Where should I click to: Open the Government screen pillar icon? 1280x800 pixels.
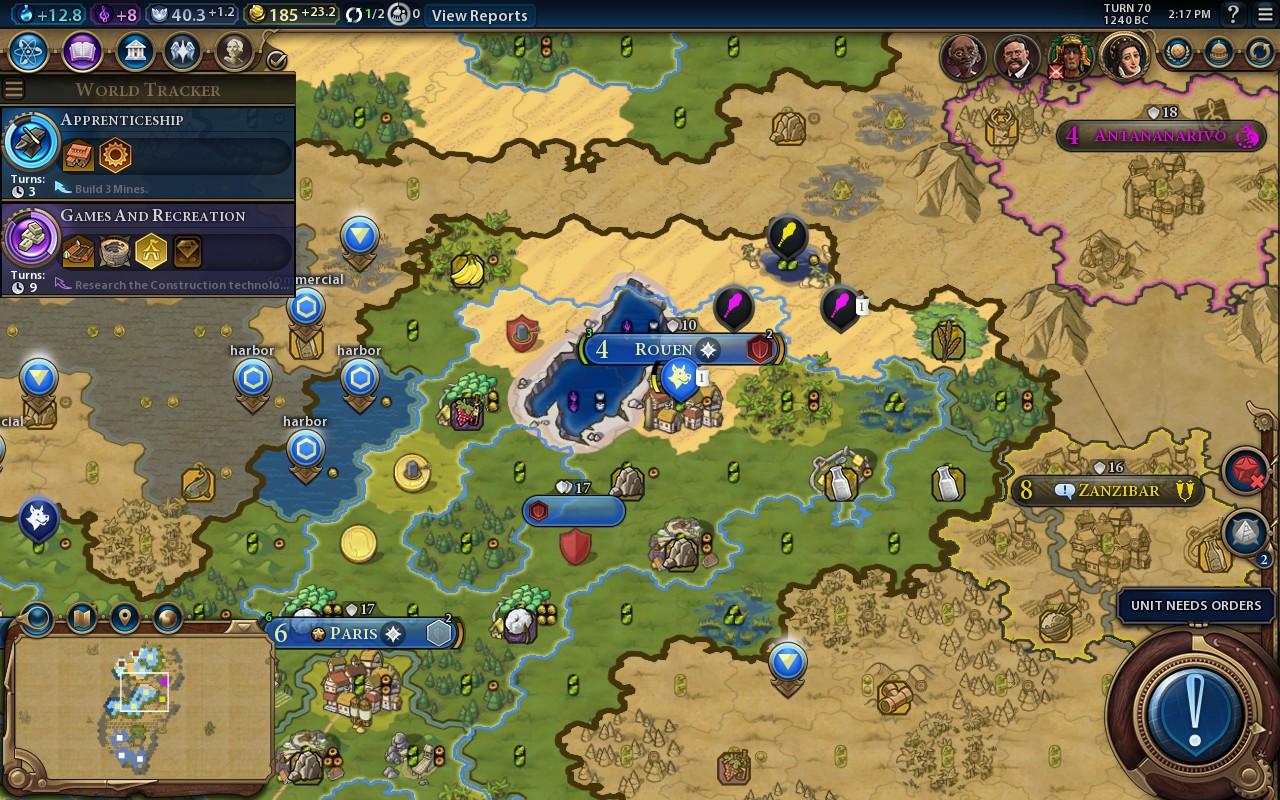[x=134, y=52]
